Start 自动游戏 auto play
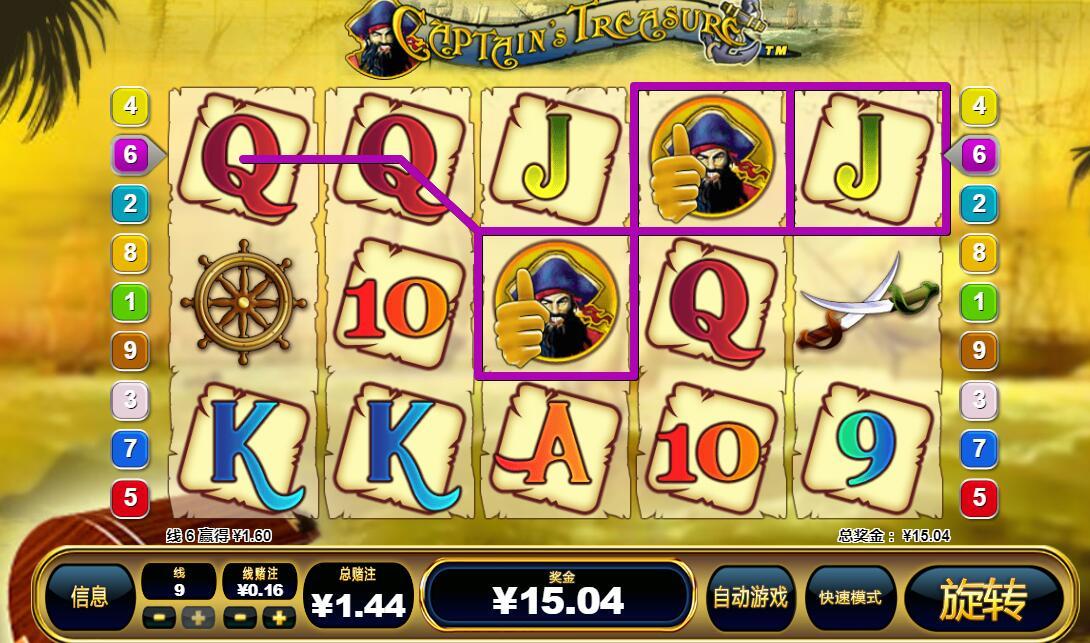 pos(750,598)
